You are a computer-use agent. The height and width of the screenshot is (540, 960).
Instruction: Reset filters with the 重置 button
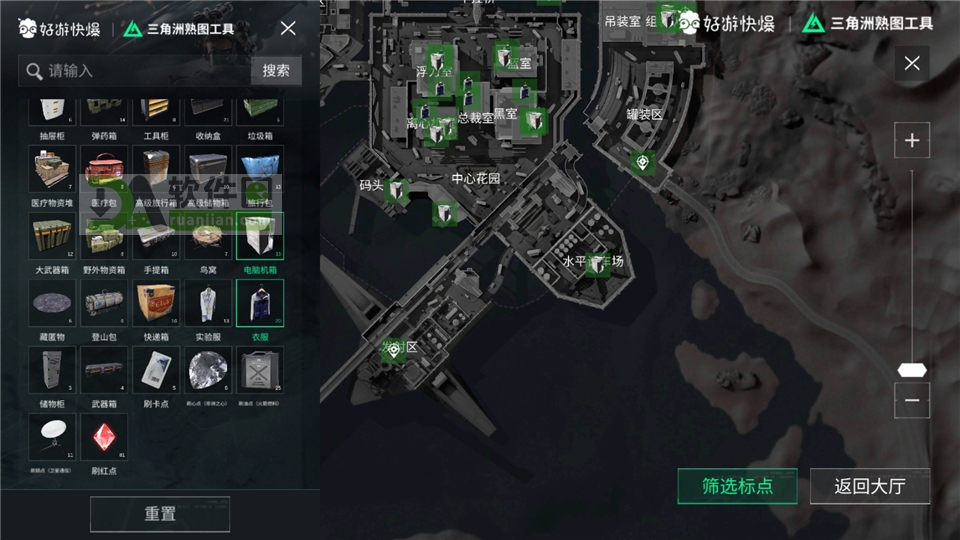point(160,514)
